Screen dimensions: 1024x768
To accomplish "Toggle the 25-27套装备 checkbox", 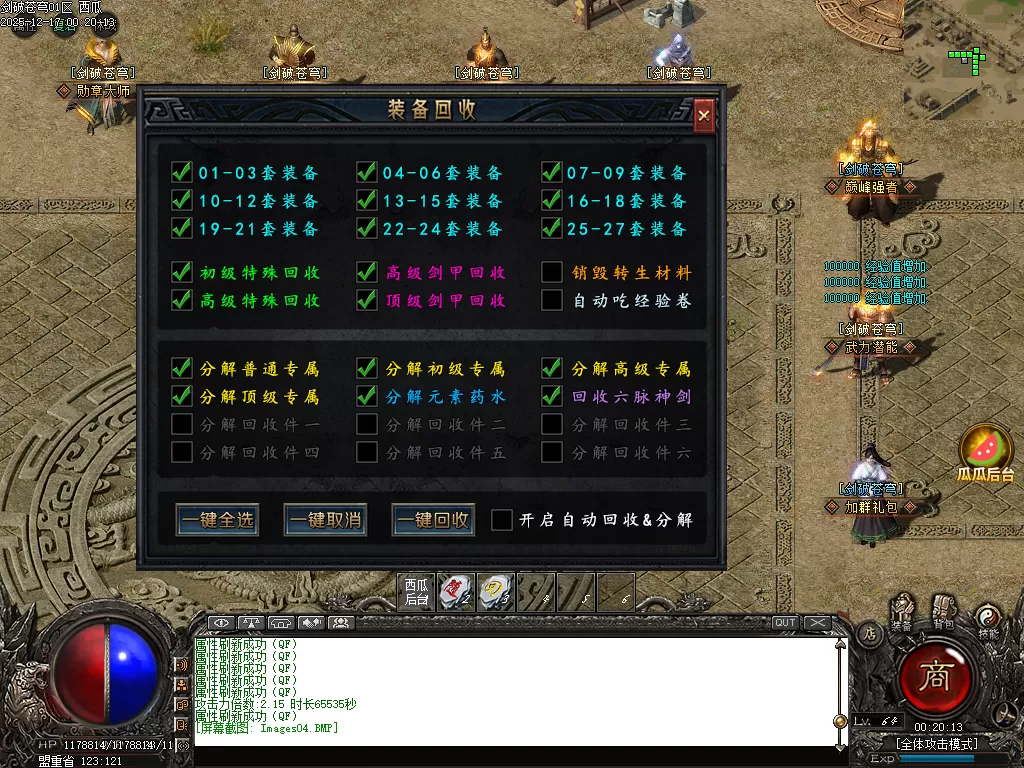I will [x=552, y=229].
